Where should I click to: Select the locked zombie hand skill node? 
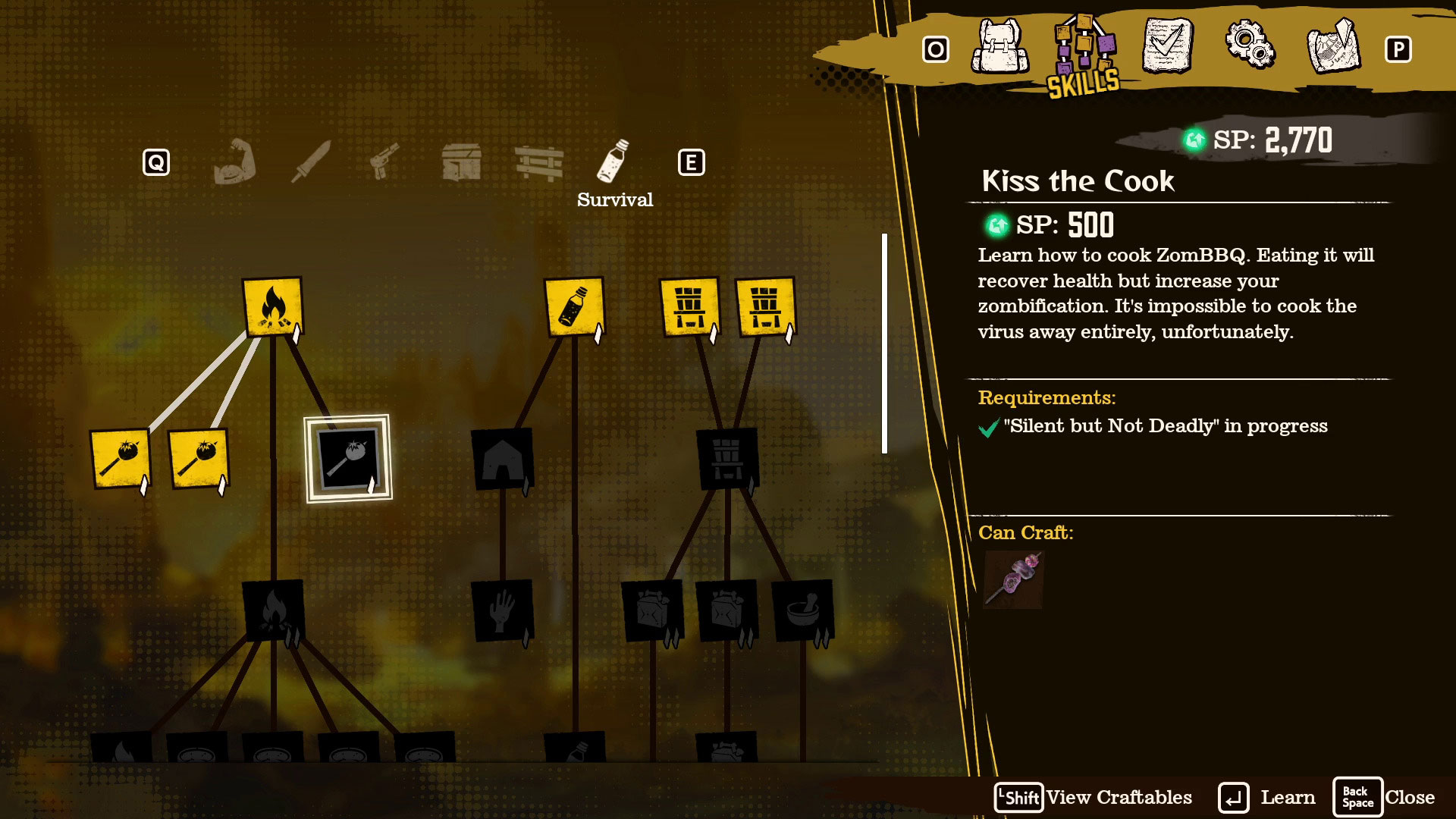502,610
